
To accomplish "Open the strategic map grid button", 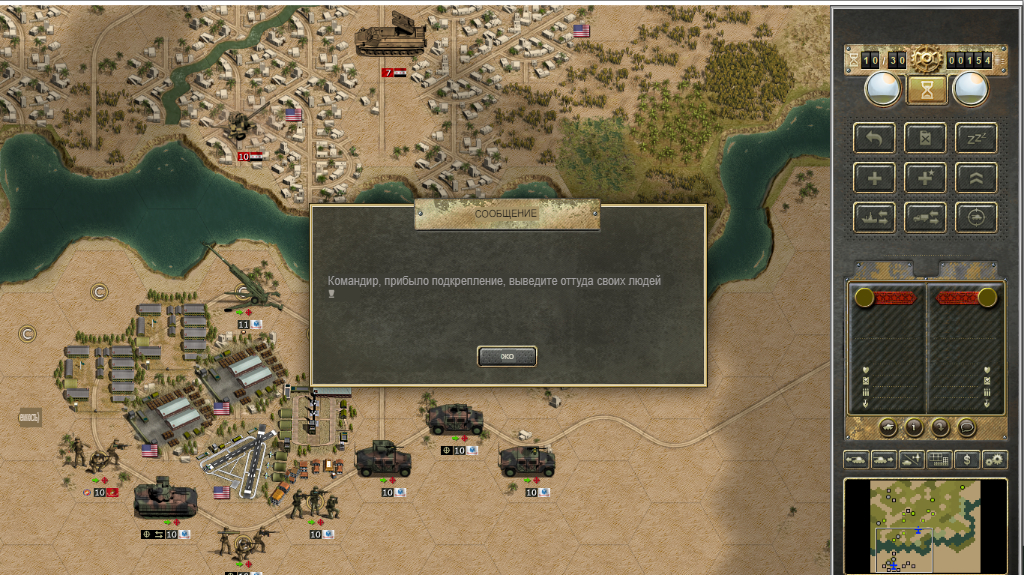I will tap(939, 459).
